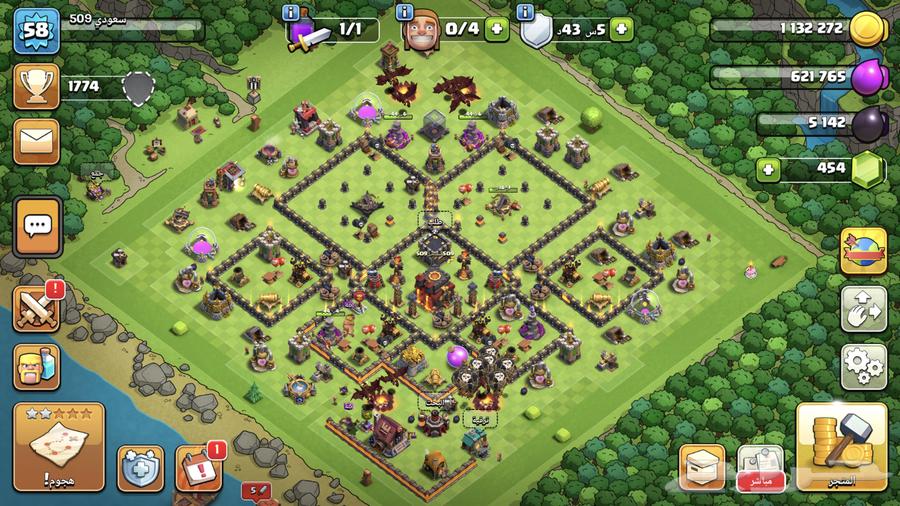Open the level 58 experience badge
The height and width of the screenshot is (506, 900).
click(x=36, y=32)
